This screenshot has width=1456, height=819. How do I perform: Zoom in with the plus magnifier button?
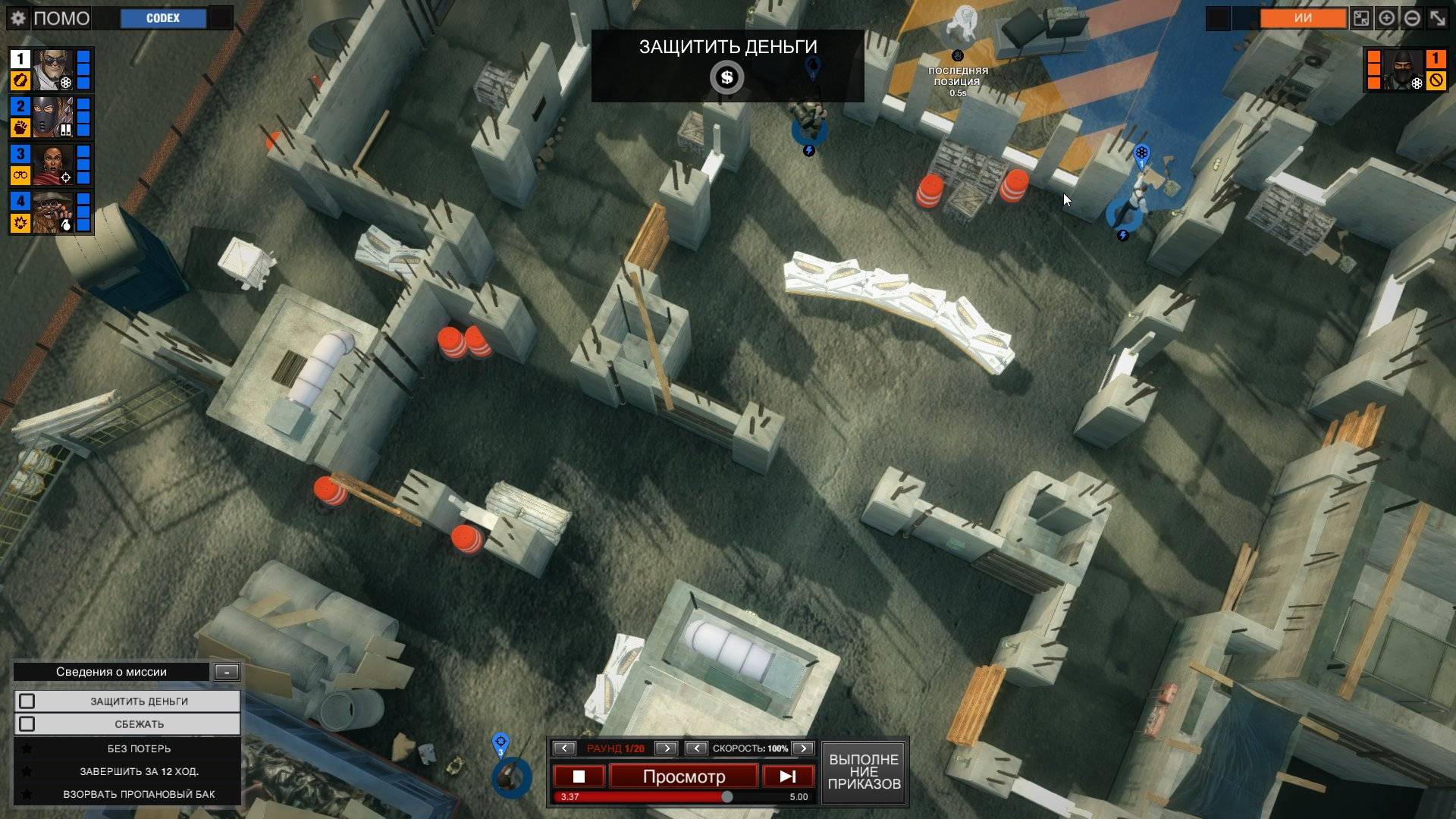1386,18
